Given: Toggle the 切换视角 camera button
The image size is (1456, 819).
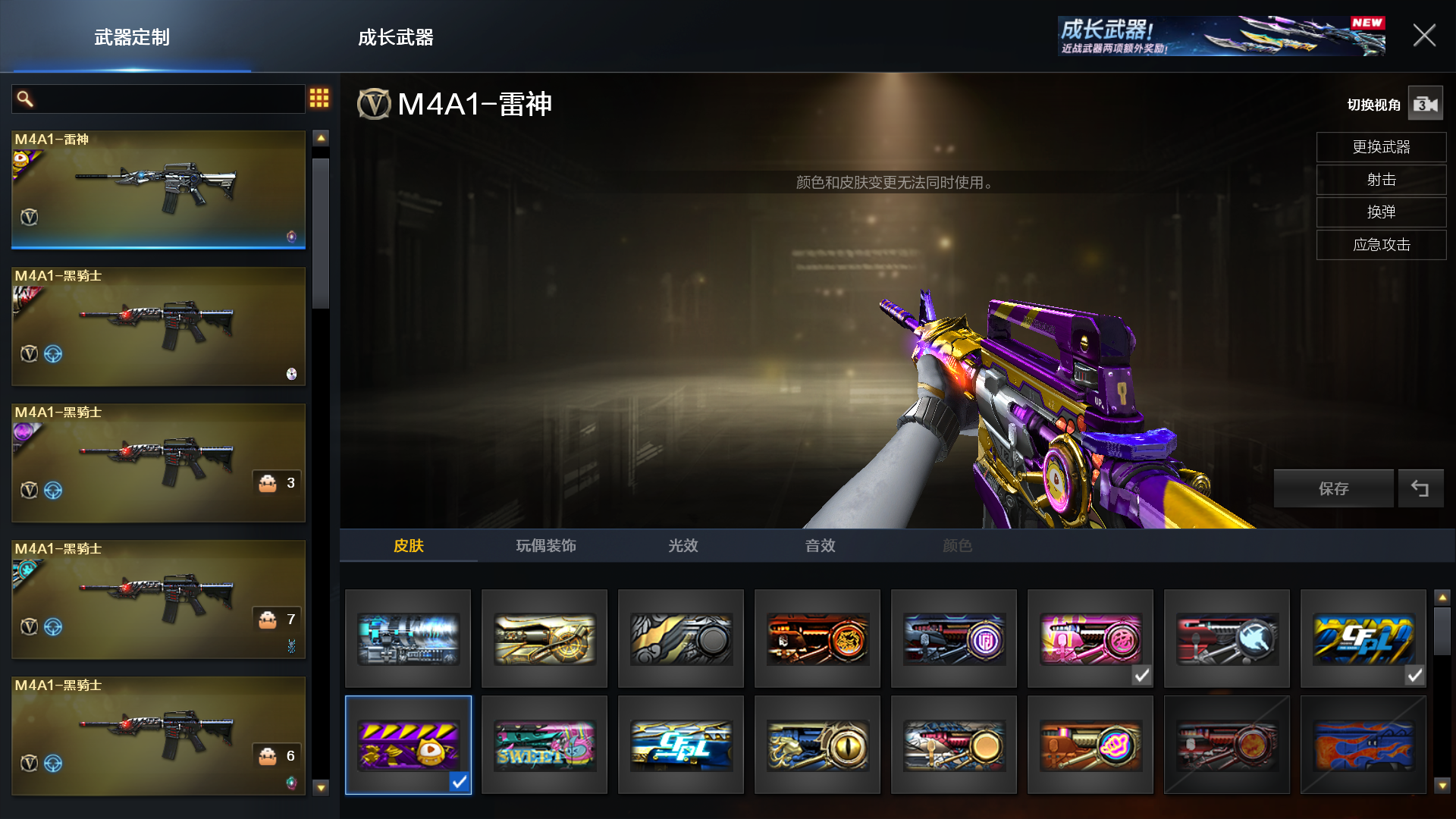Looking at the screenshot, I should tap(1425, 104).
